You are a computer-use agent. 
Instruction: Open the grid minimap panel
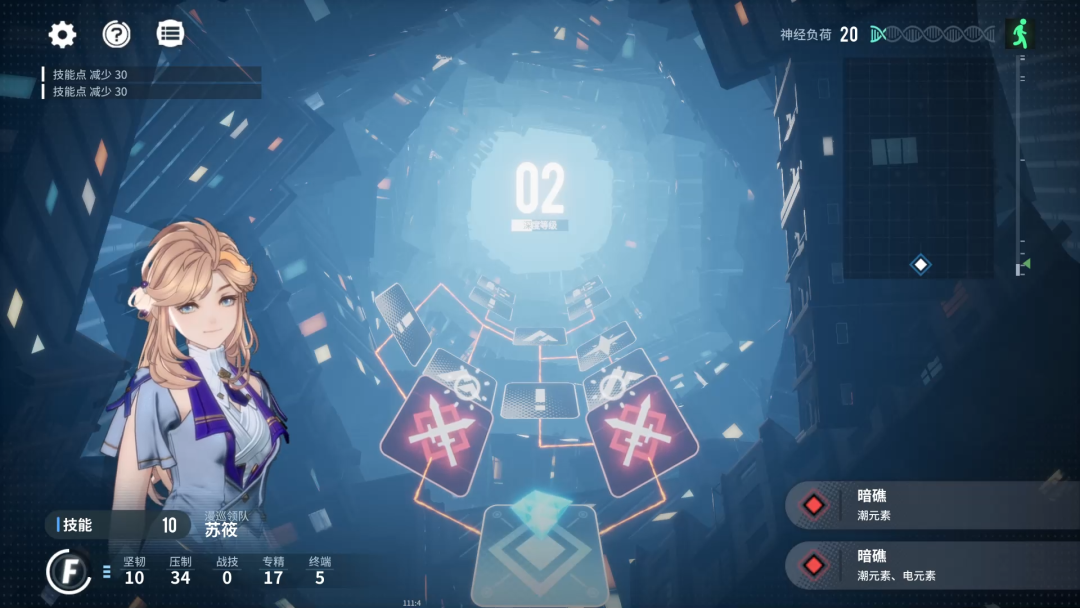click(x=918, y=167)
